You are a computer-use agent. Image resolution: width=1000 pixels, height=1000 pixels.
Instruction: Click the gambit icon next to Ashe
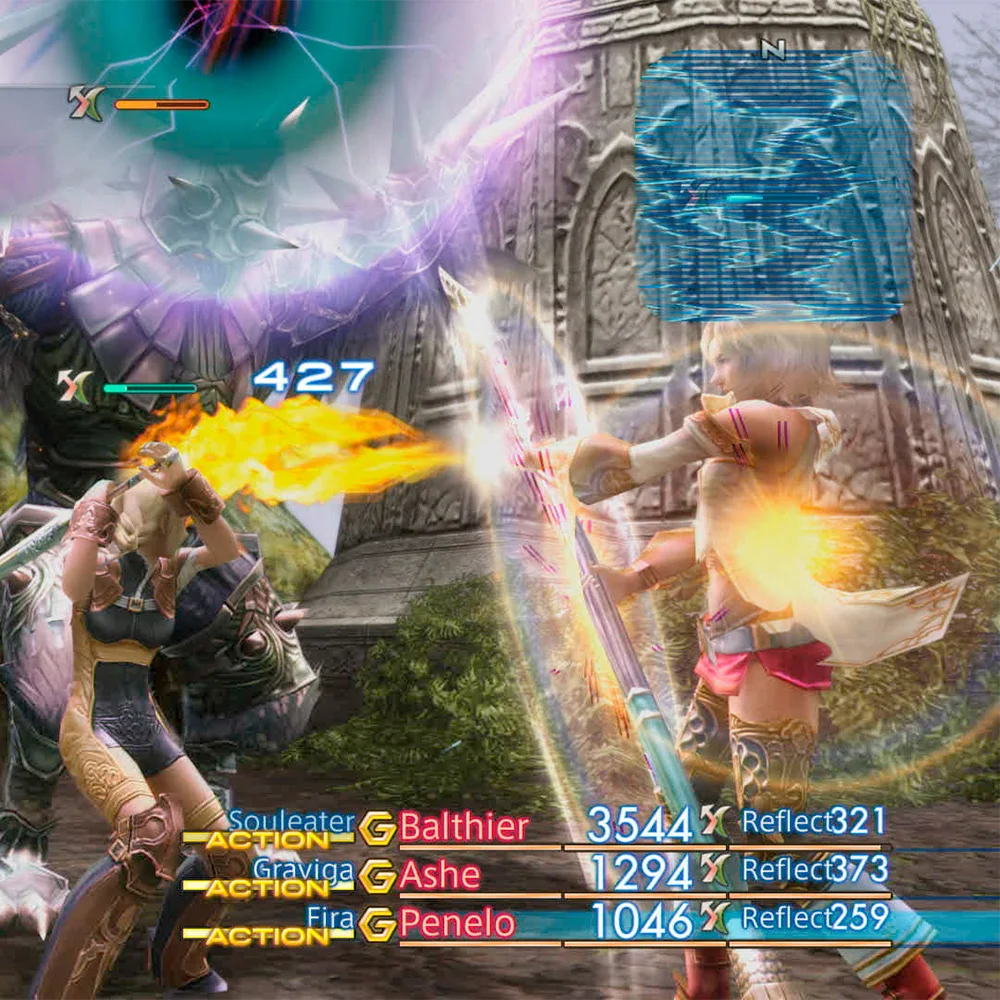coord(377,875)
